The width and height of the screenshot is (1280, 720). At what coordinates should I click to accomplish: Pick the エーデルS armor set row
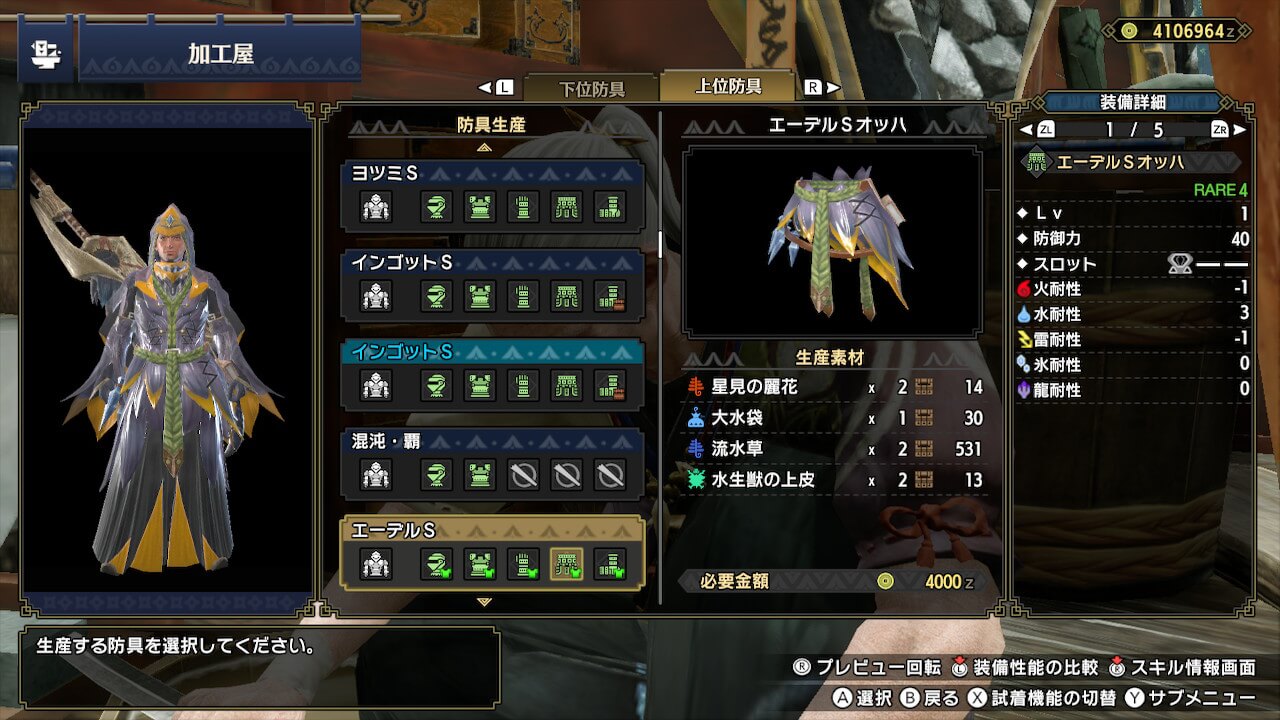tap(492, 530)
